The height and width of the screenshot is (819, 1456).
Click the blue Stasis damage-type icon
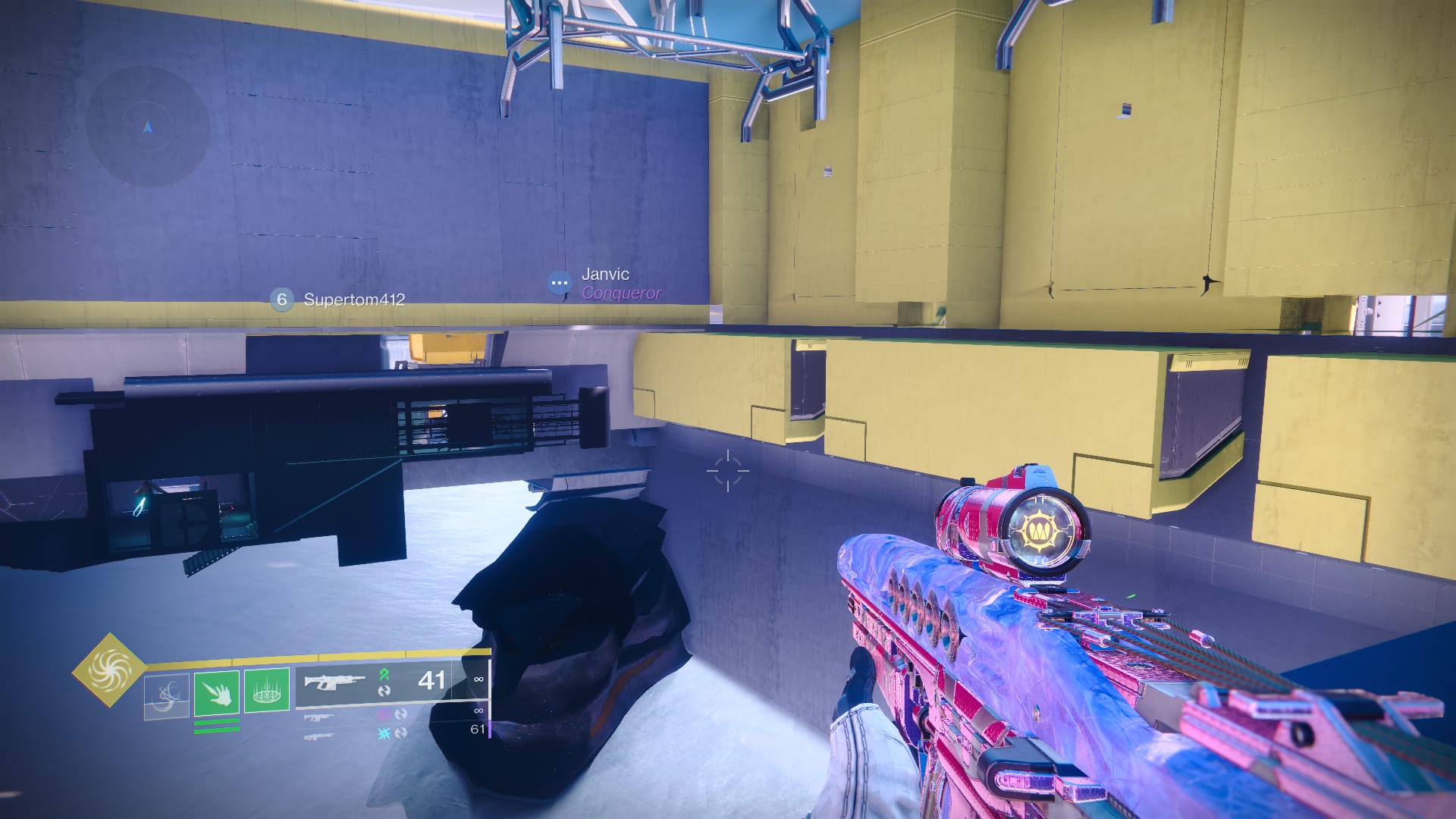(x=383, y=733)
